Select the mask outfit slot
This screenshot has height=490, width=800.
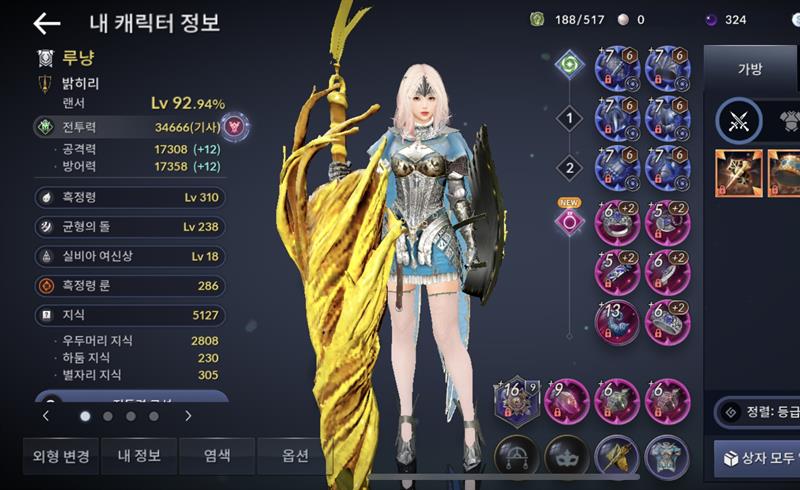click(x=567, y=456)
